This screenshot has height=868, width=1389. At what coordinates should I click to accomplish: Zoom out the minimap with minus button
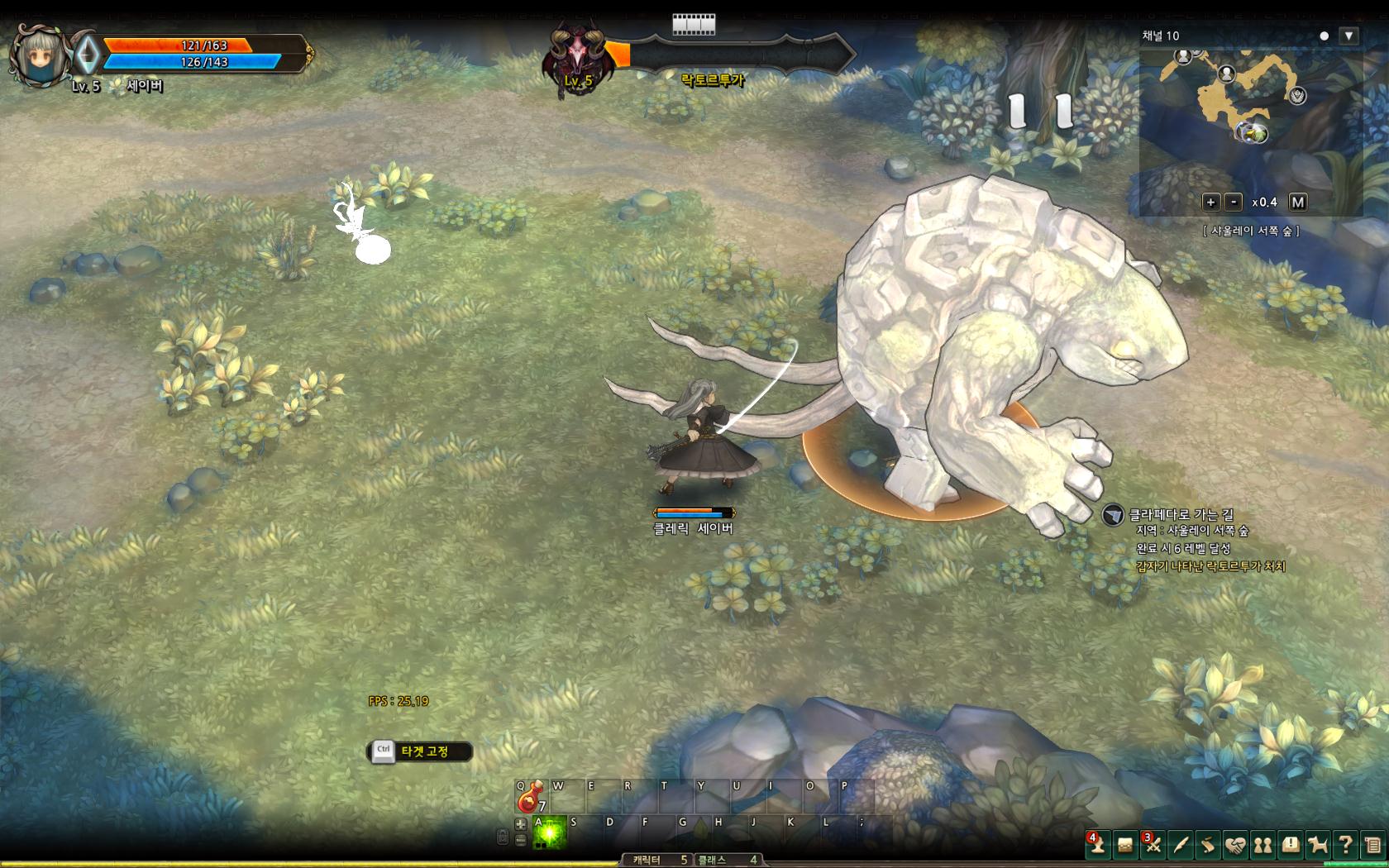coord(1233,202)
